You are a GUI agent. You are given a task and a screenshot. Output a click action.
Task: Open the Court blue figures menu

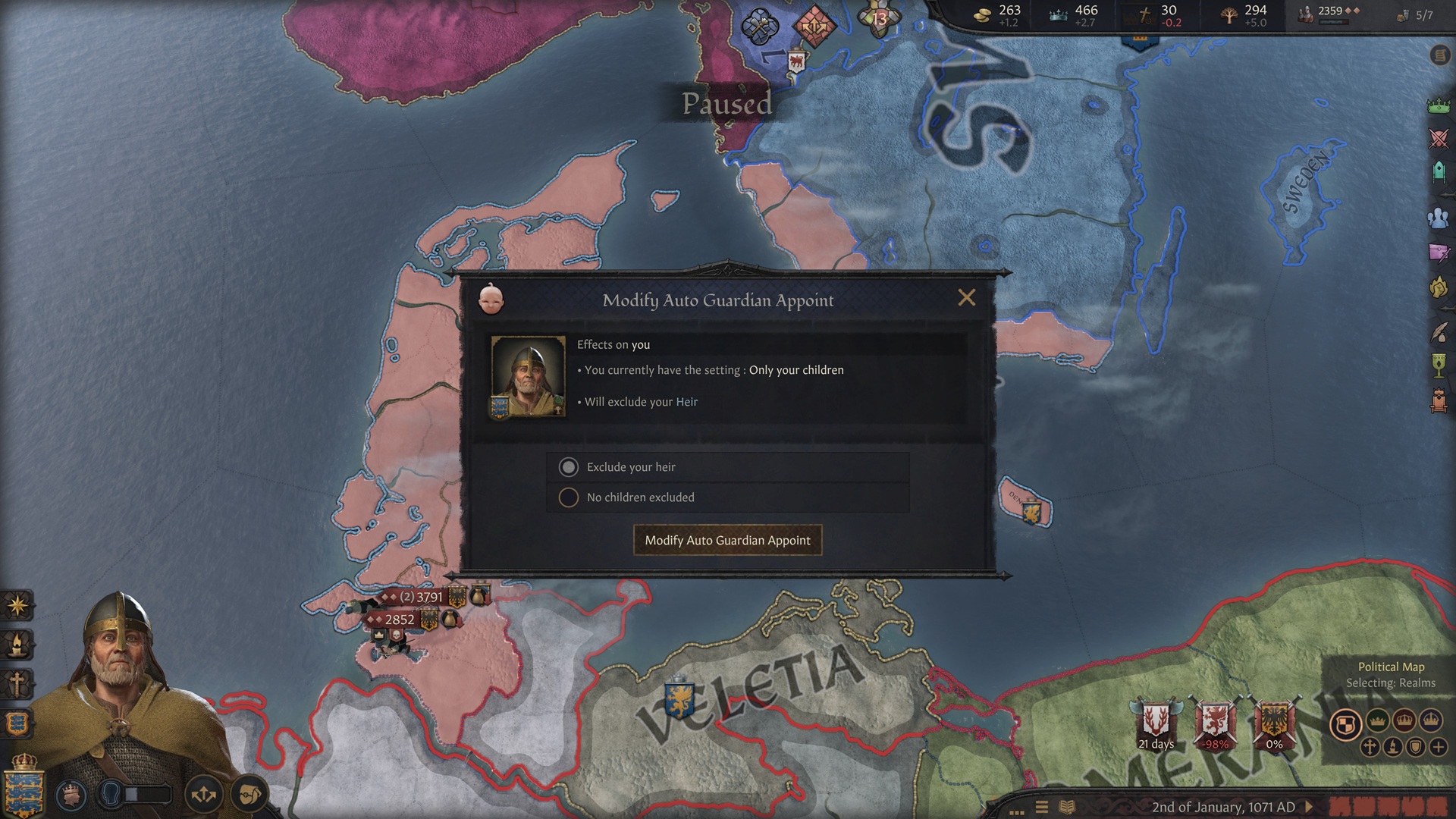pos(1438,218)
